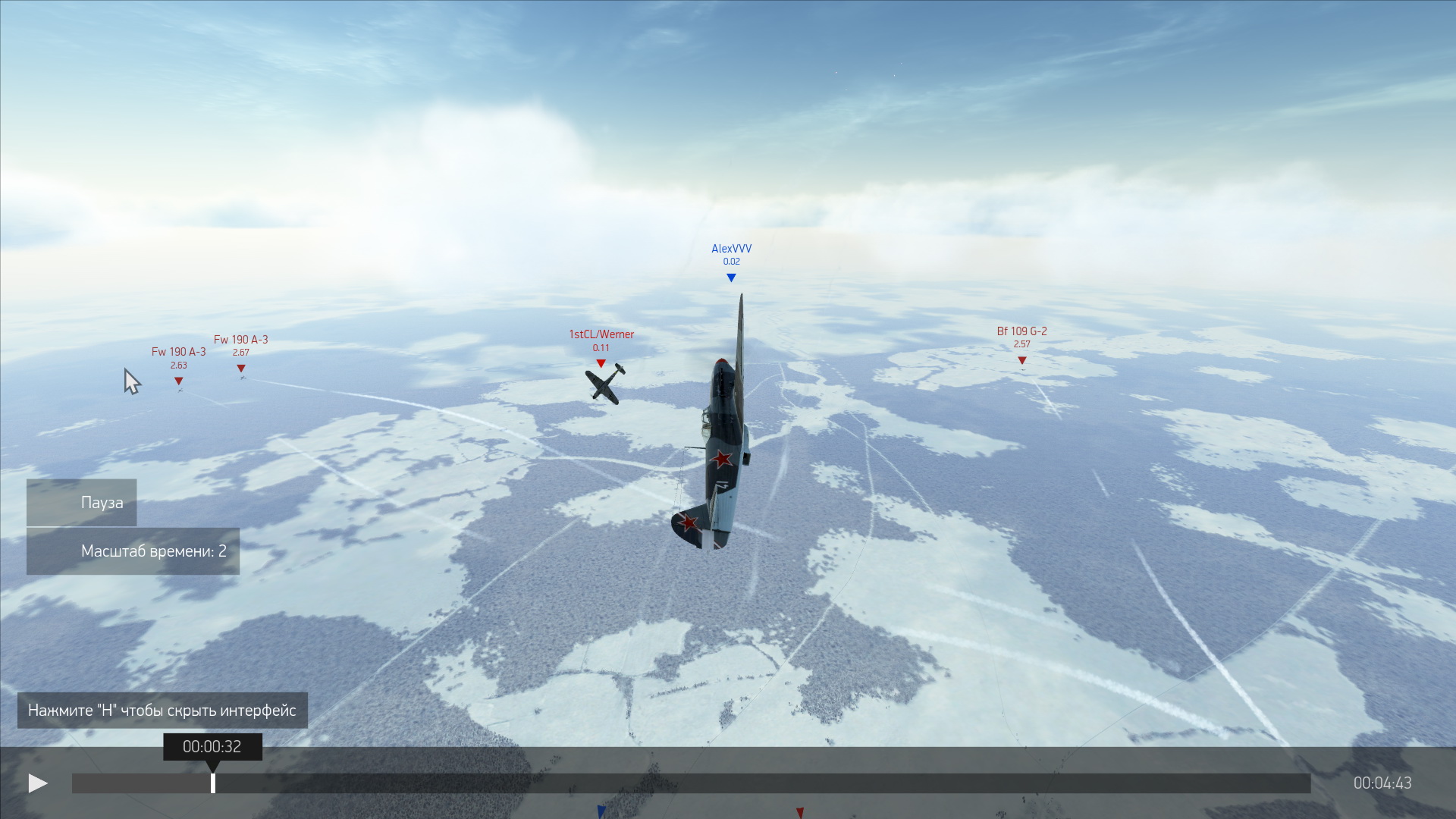Select the 1stCL/Werner enemy marker
The height and width of the screenshot is (819, 1456).
tap(601, 363)
